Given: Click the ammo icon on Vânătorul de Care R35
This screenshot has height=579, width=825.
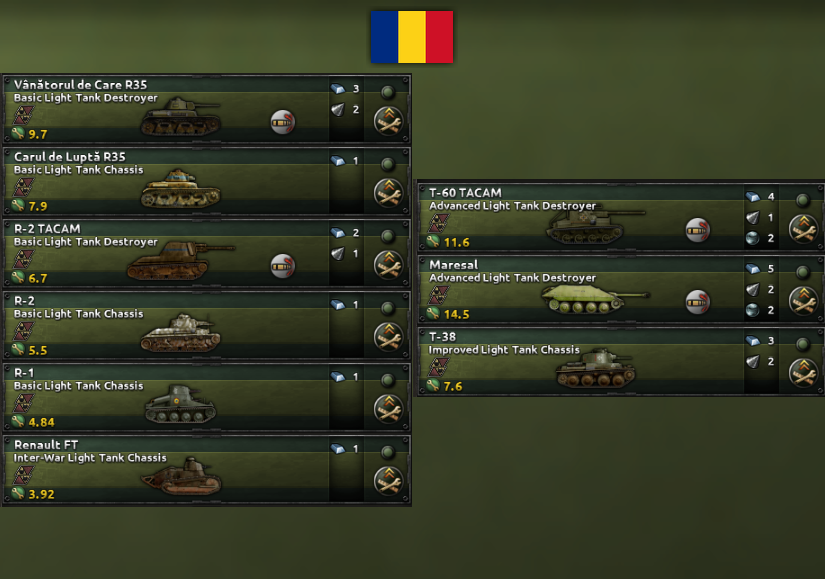Looking at the screenshot, I should [283, 122].
